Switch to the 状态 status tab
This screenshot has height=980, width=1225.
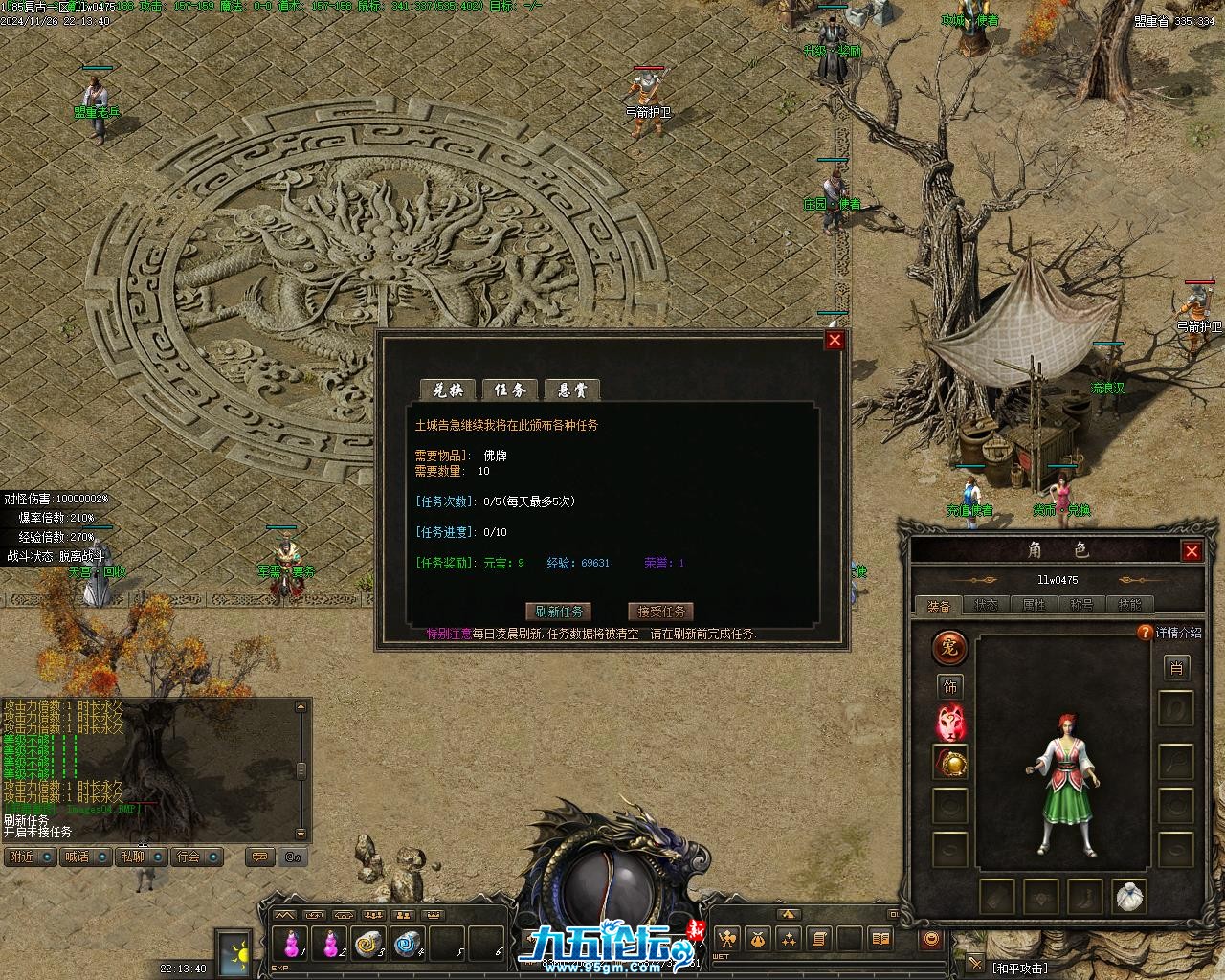point(986,605)
